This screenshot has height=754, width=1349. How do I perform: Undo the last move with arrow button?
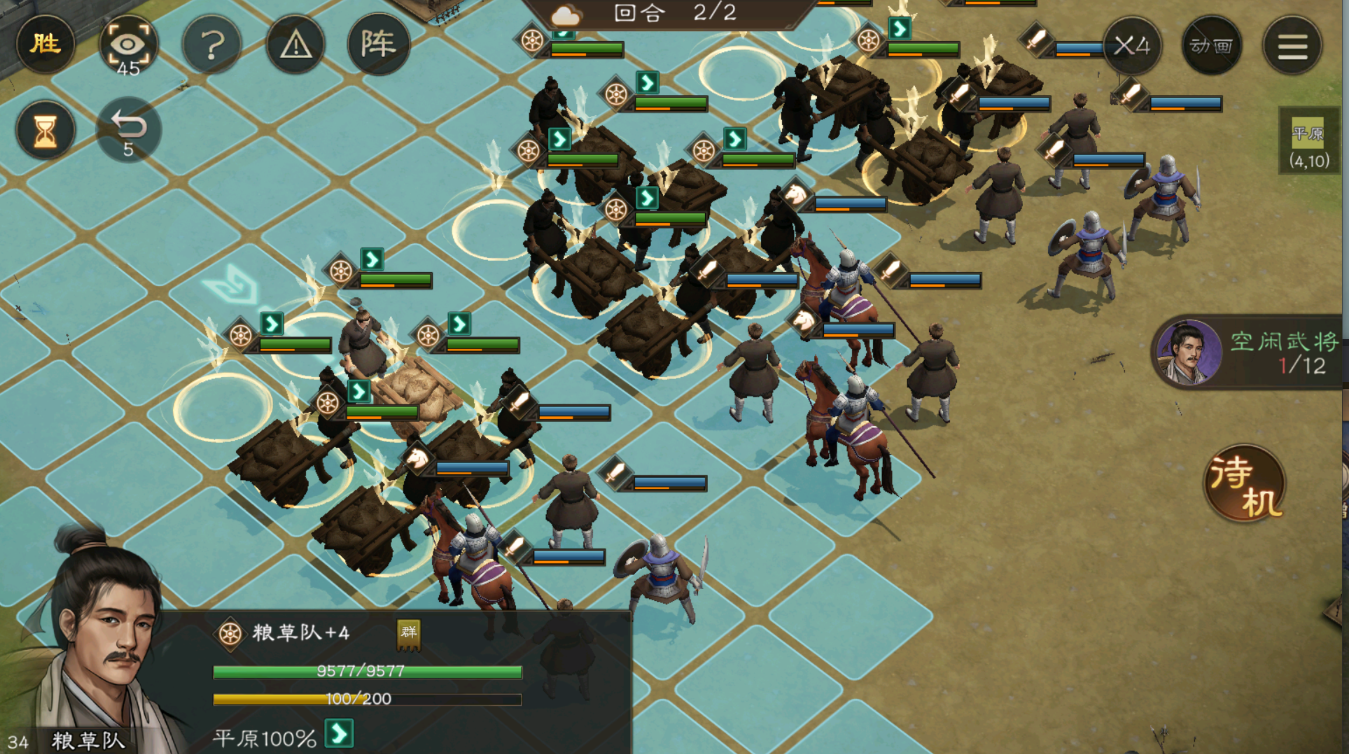(128, 130)
